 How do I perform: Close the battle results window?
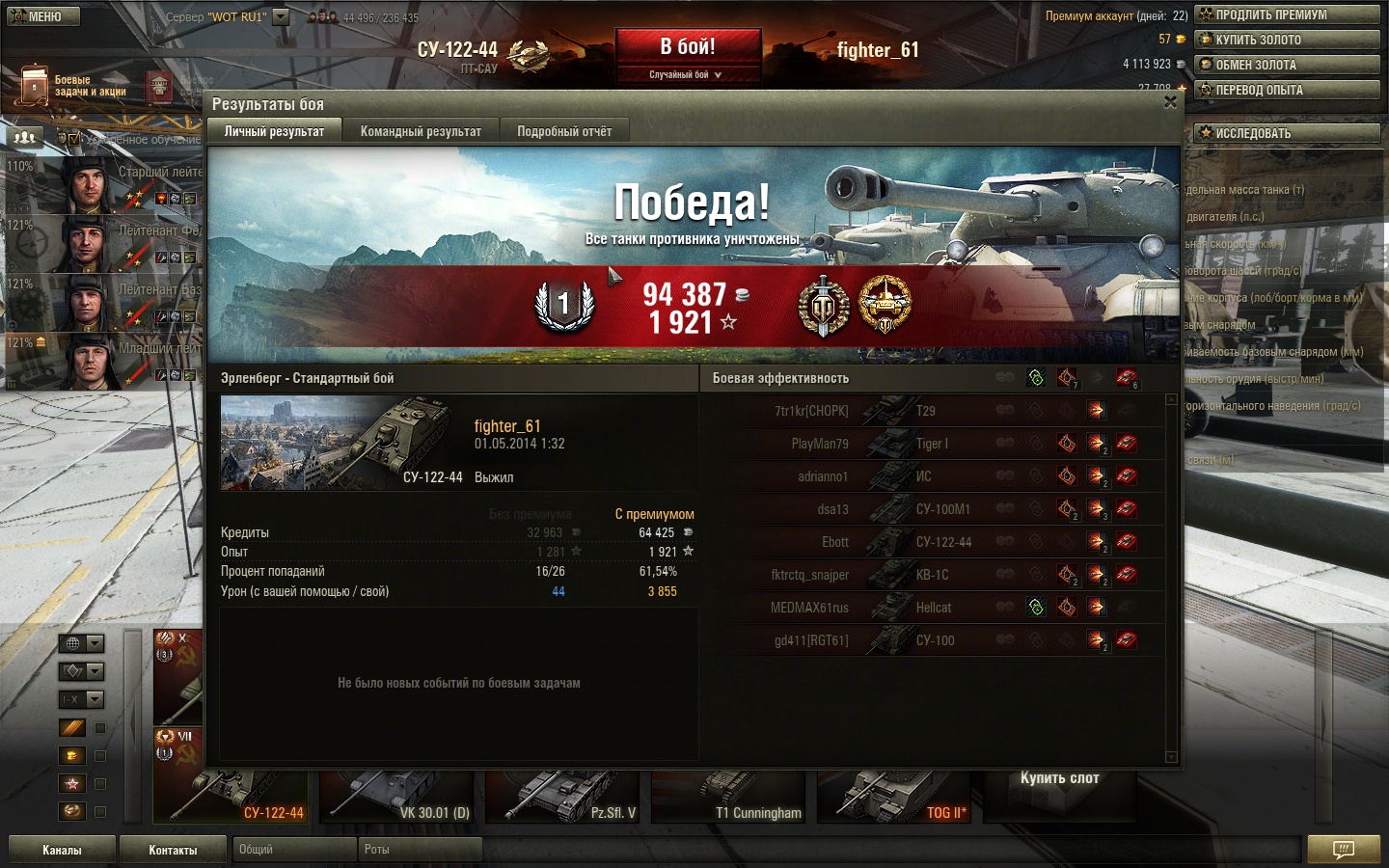coord(1170,102)
